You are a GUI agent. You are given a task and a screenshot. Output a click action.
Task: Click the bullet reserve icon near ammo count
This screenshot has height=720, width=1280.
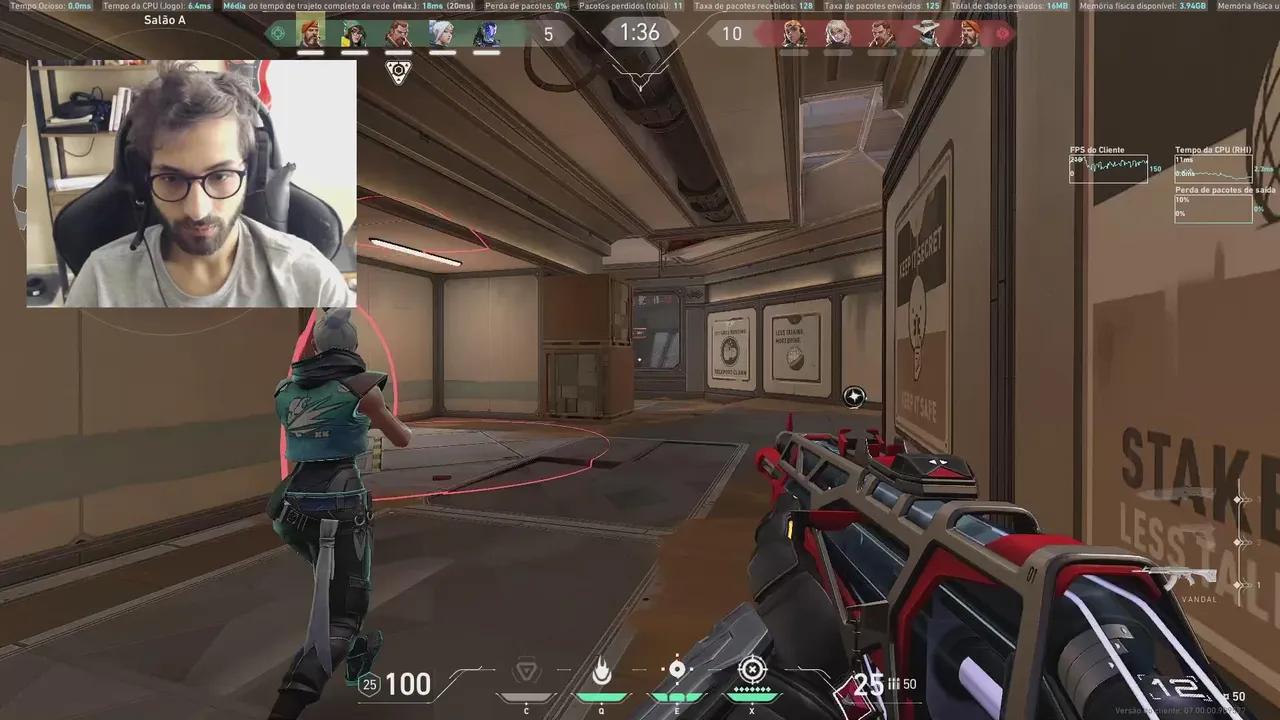pos(893,683)
